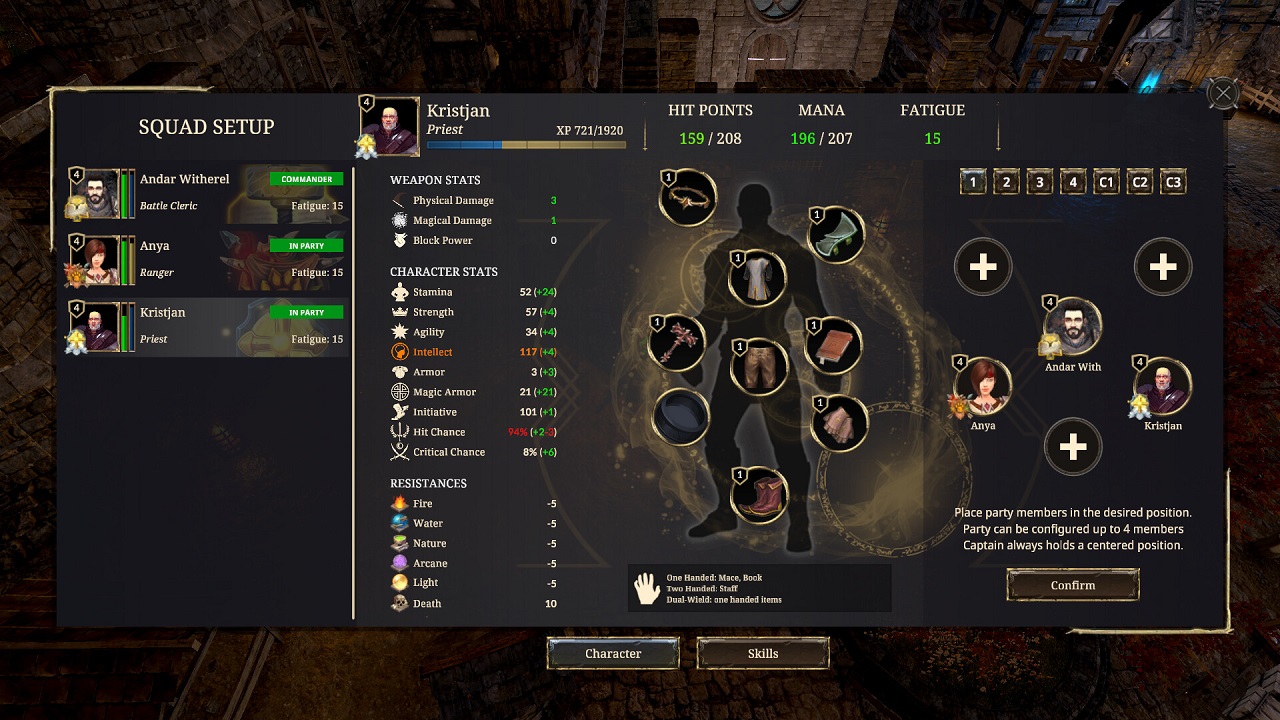Choose formation preset 2
Image resolution: width=1280 pixels, height=720 pixels.
tap(1006, 182)
